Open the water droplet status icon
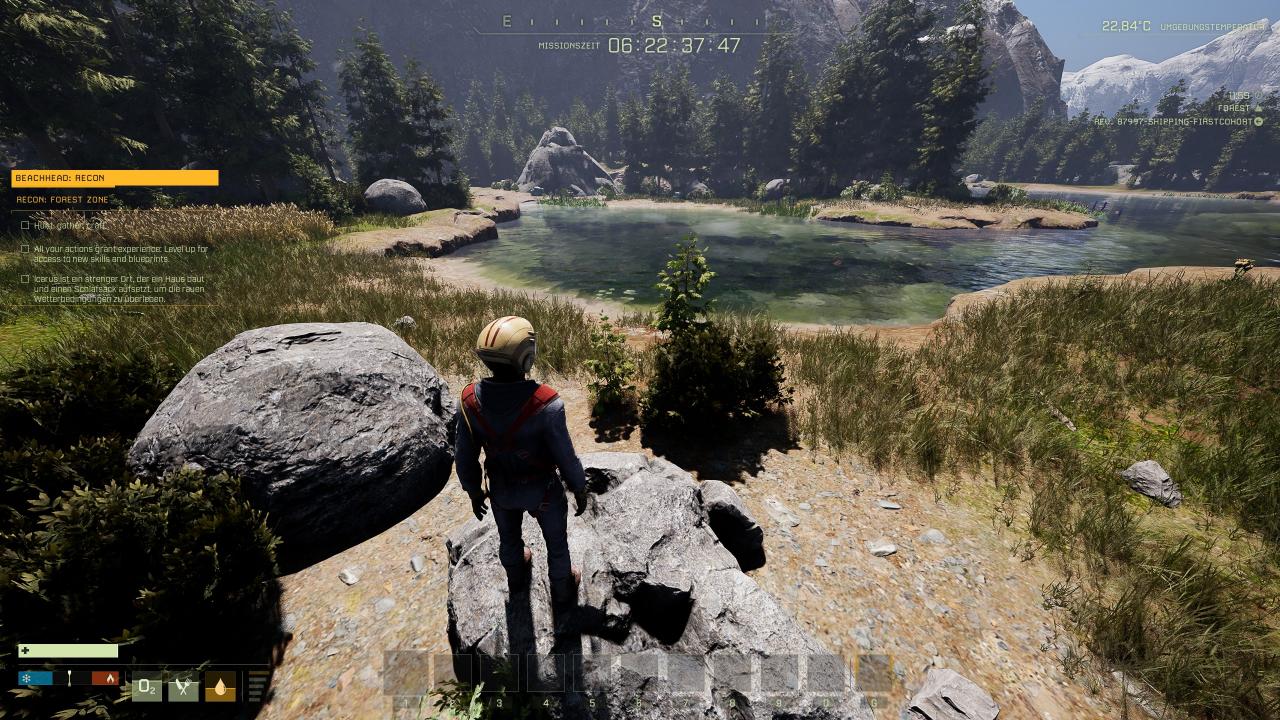The image size is (1280, 720). pos(220,686)
